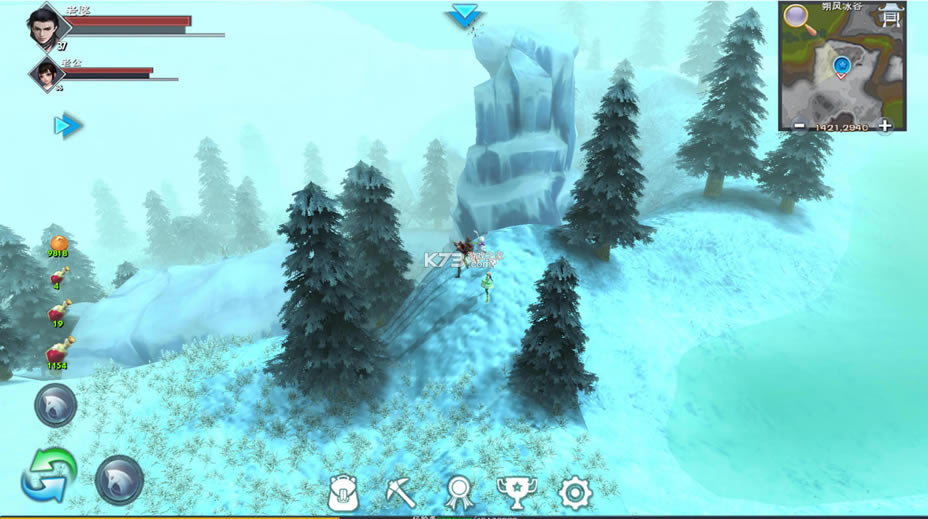Select the orange item with count 9818

click(59, 243)
